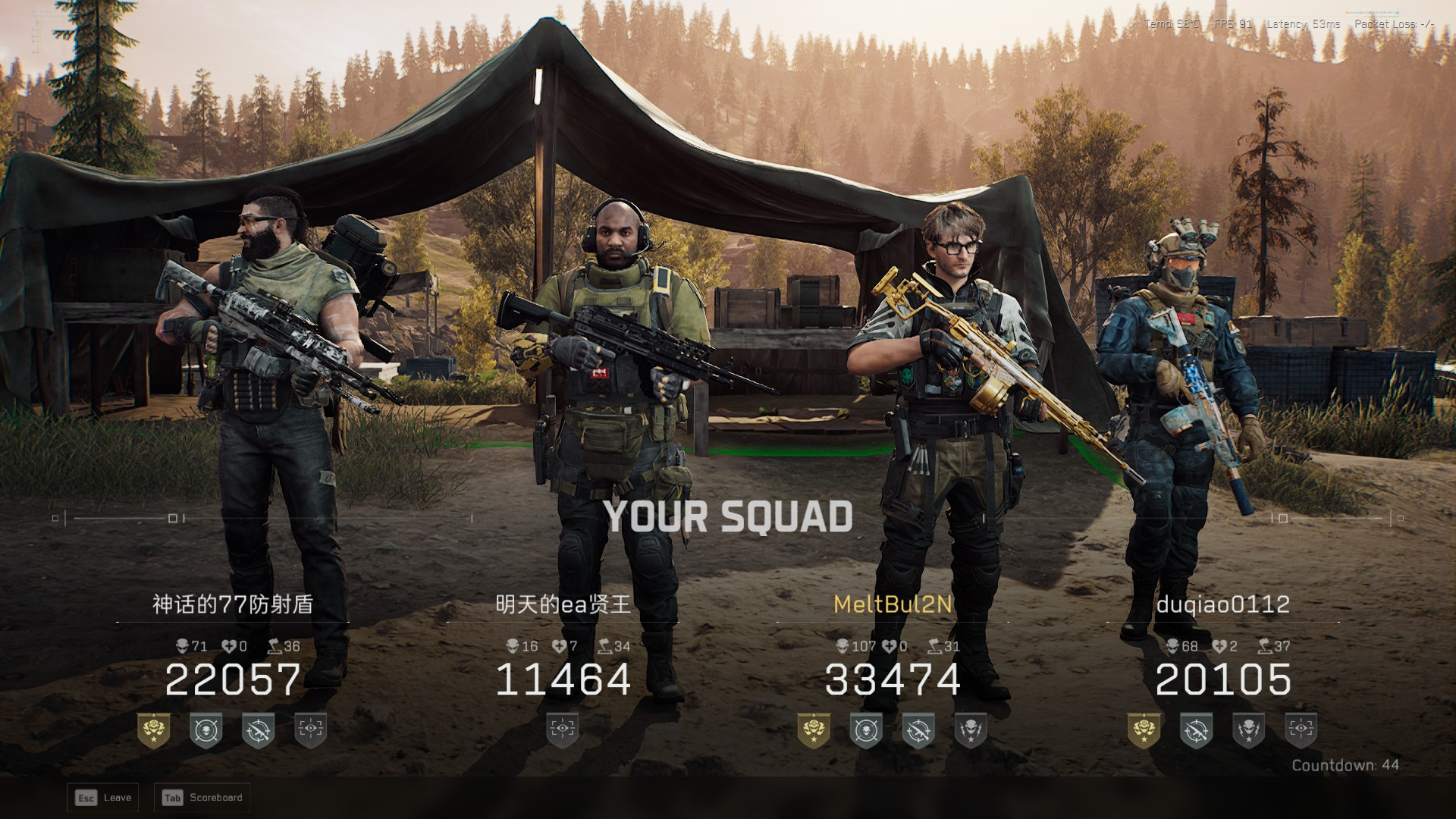Select player duqiao0112's name
1456x819 pixels.
(x=1222, y=604)
